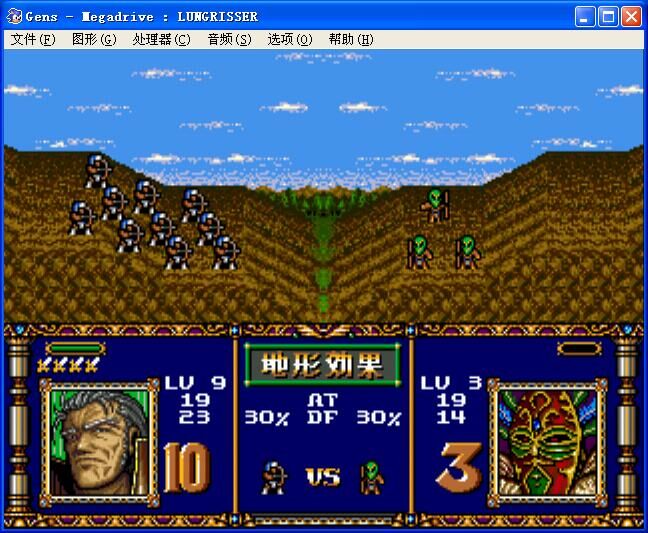Click the 地形効果 terrain effect banner

323,364
